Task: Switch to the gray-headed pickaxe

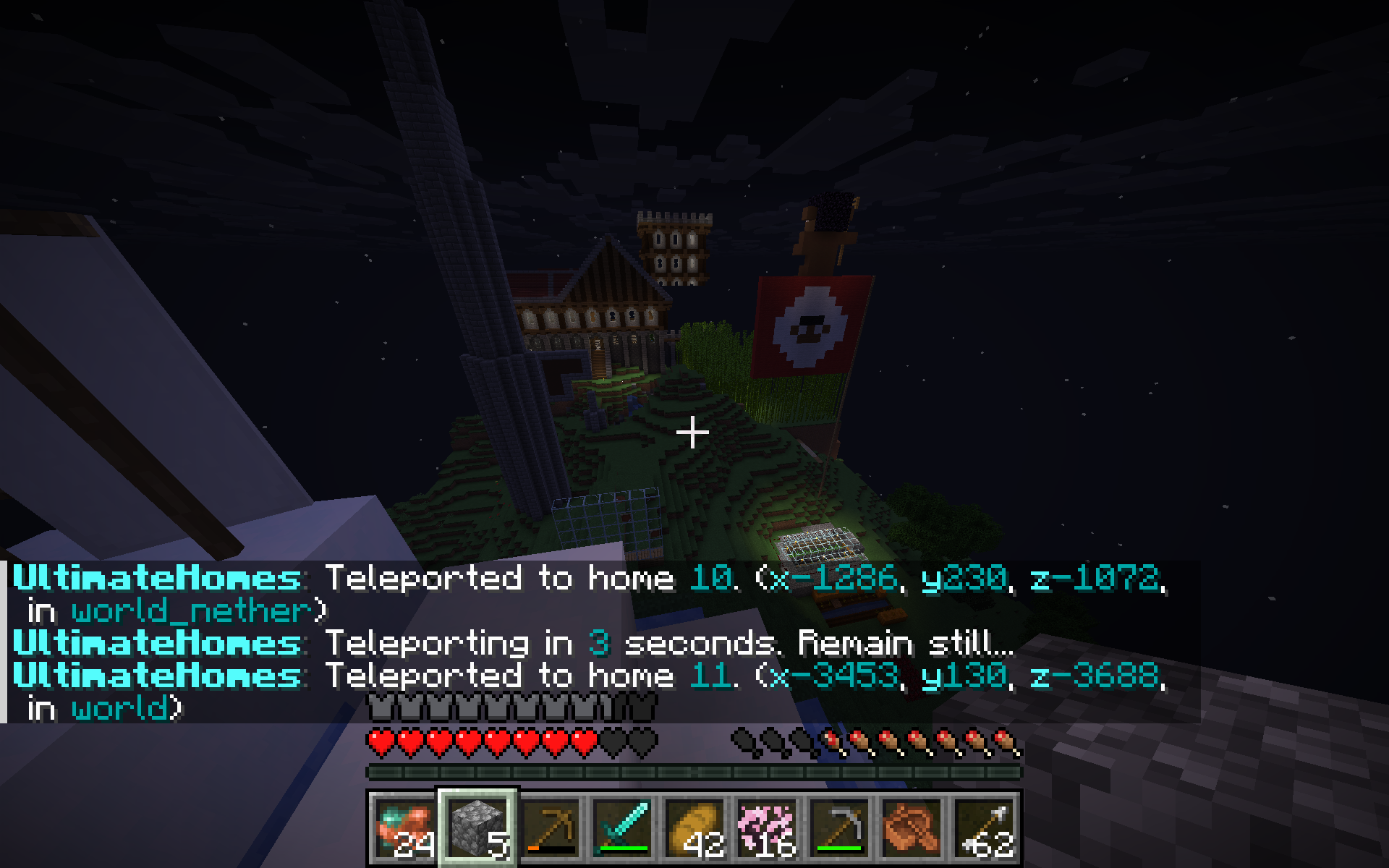Action: point(839,827)
